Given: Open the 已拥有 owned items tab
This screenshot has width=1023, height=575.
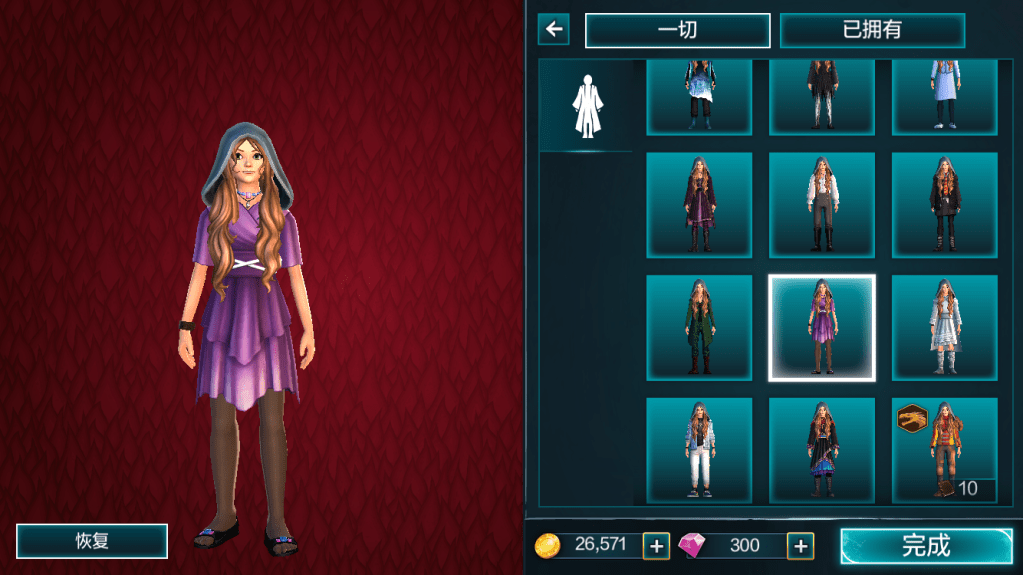Looking at the screenshot, I should pos(872,30).
